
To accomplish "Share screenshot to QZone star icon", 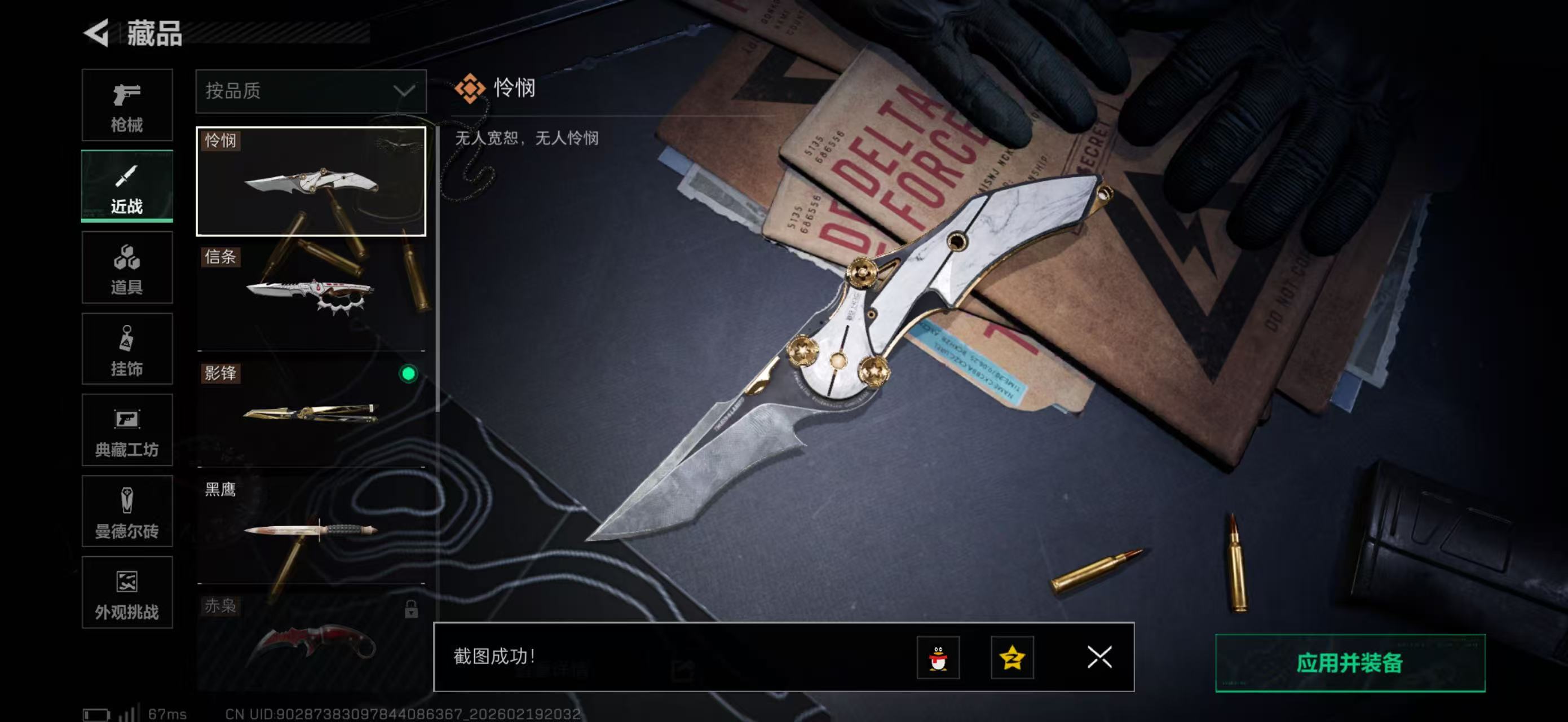I will coord(1012,658).
